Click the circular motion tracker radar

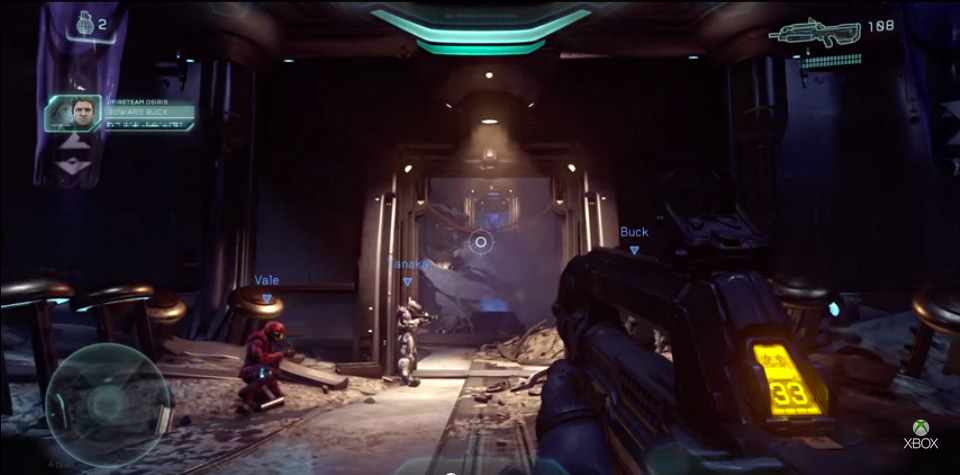pyautogui.click(x=107, y=402)
